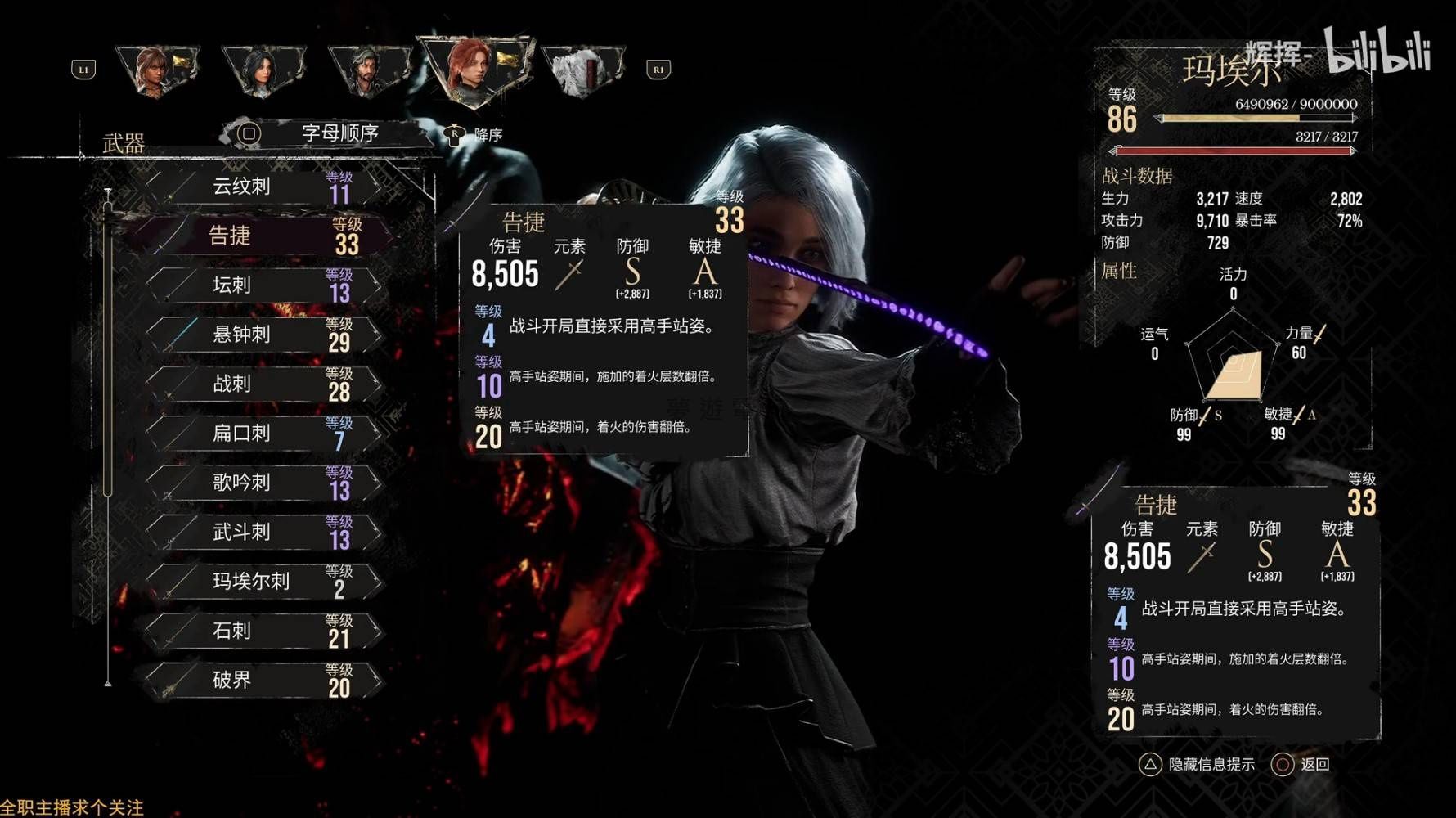1456x818 pixels.
Task: Pick the 破界 weapon entry
Action: pyautogui.click(x=262, y=681)
